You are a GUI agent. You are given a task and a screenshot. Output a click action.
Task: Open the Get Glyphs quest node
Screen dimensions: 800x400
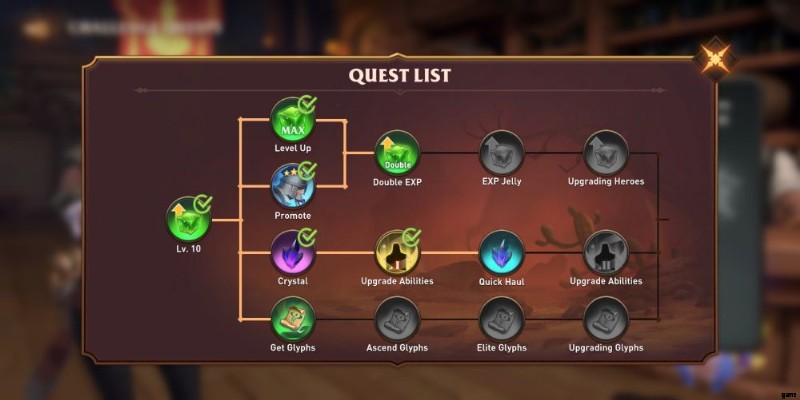point(293,319)
